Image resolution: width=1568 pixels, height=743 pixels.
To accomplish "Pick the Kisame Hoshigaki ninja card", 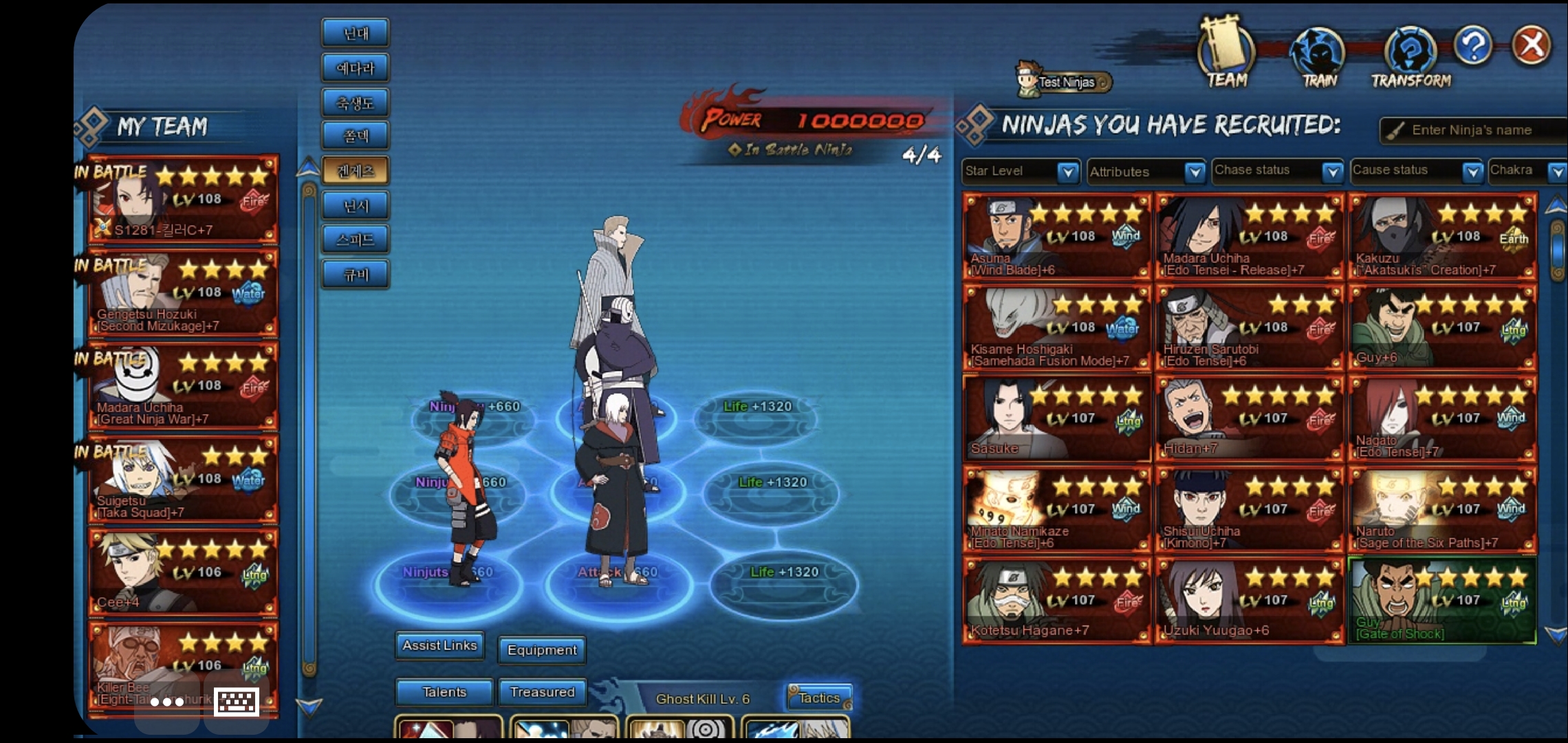I will [1057, 328].
